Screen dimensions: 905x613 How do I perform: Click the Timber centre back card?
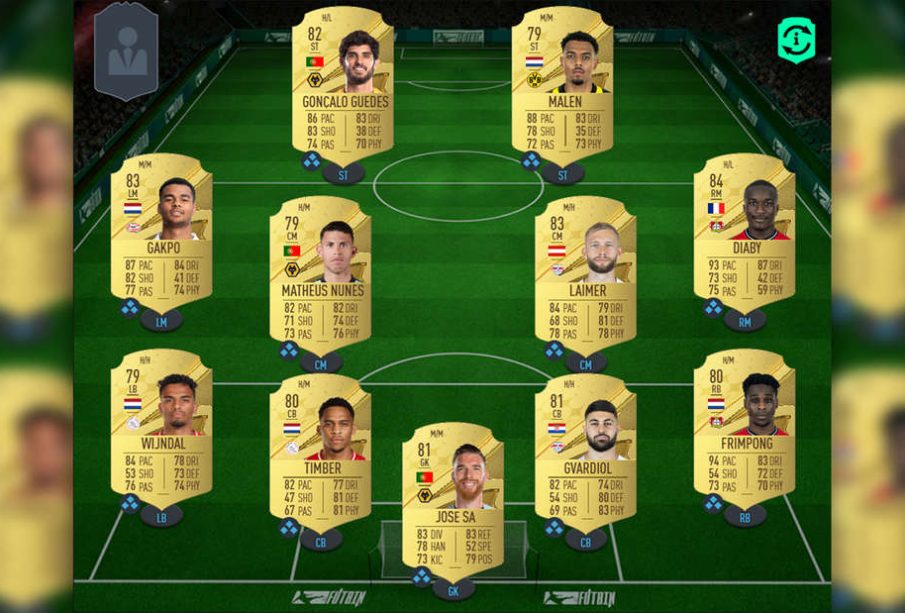tap(321, 452)
